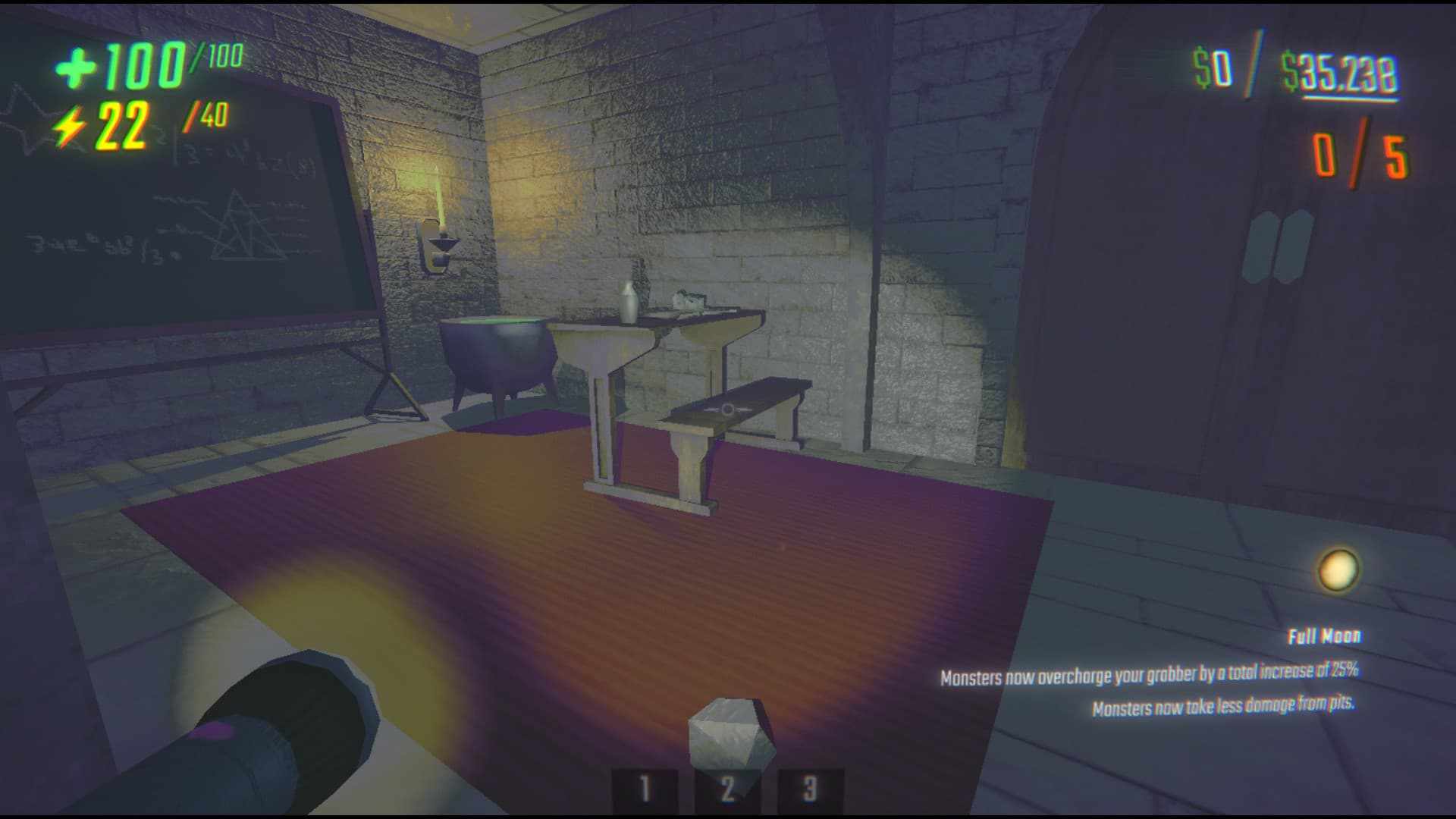
Task: Open hotbar slot 1
Action: point(645,789)
